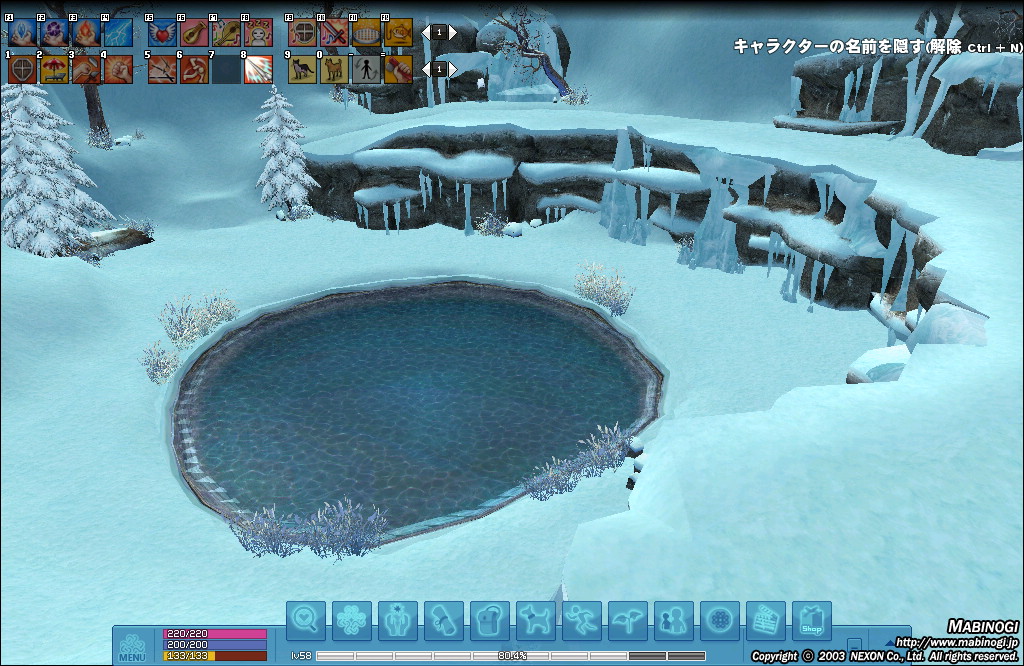Open the magnifying glass heart menu icon
This screenshot has height=666, width=1024.
[x=305, y=621]
